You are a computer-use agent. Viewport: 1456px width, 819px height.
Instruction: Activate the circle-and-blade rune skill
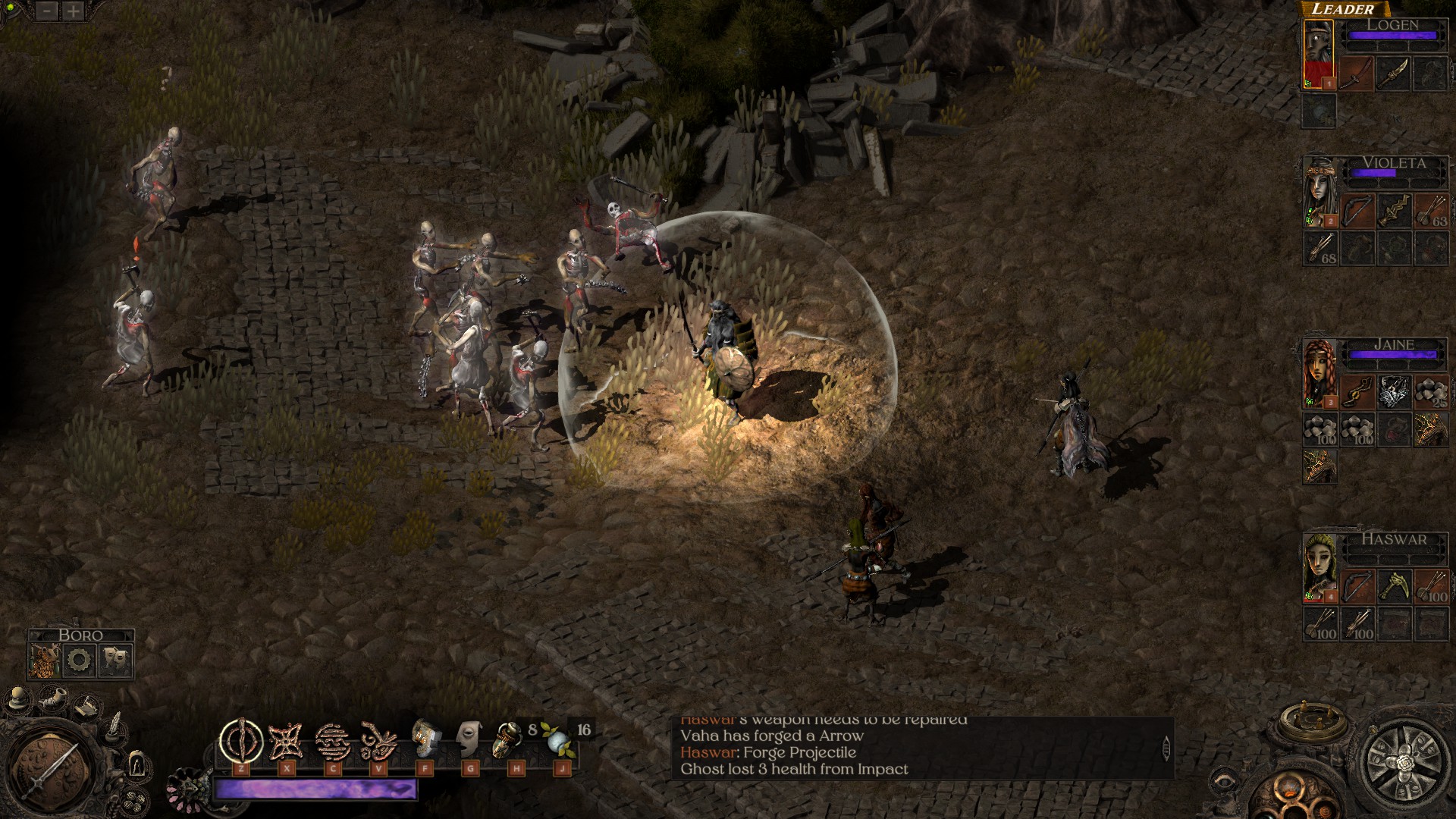[241, 741]
